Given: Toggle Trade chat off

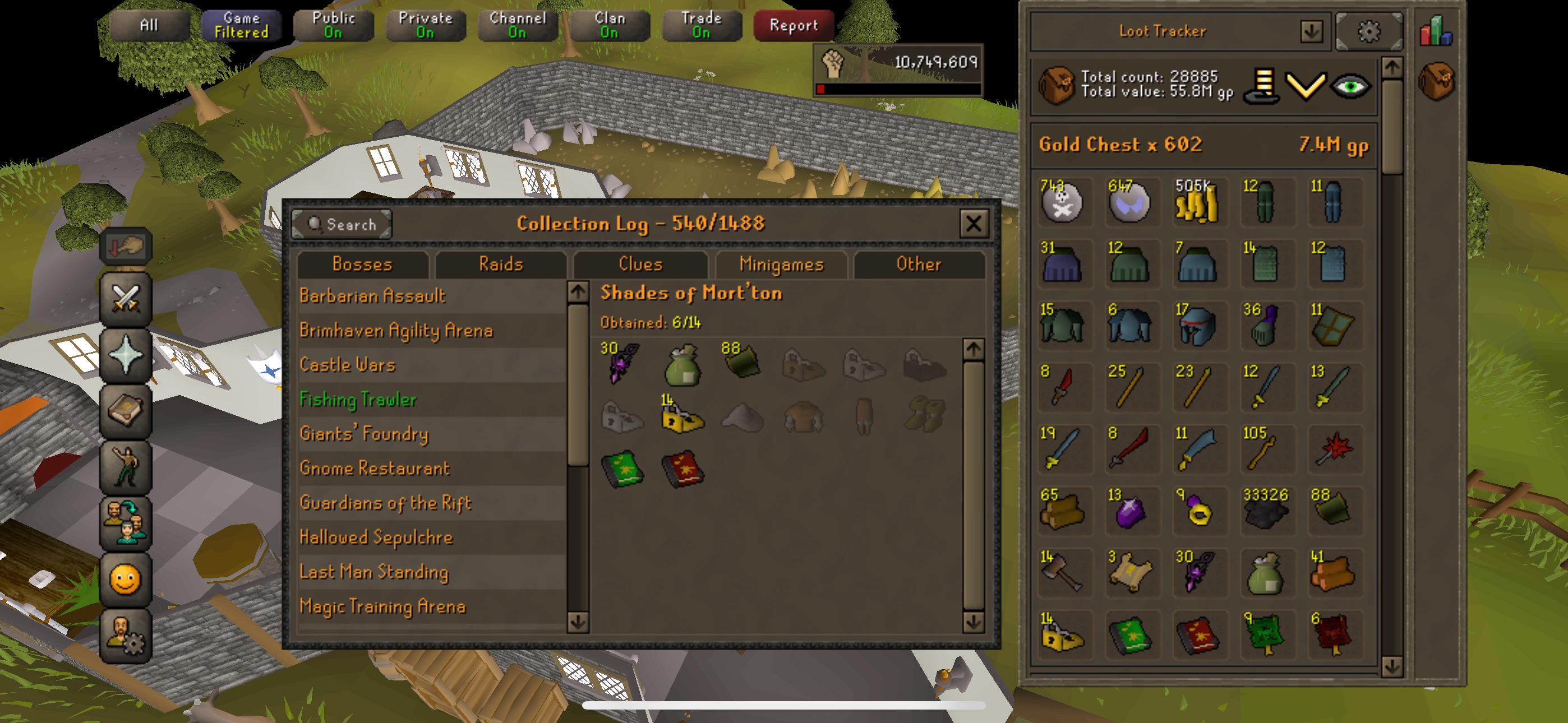Looking at the screenshot, I should point(700,25).
